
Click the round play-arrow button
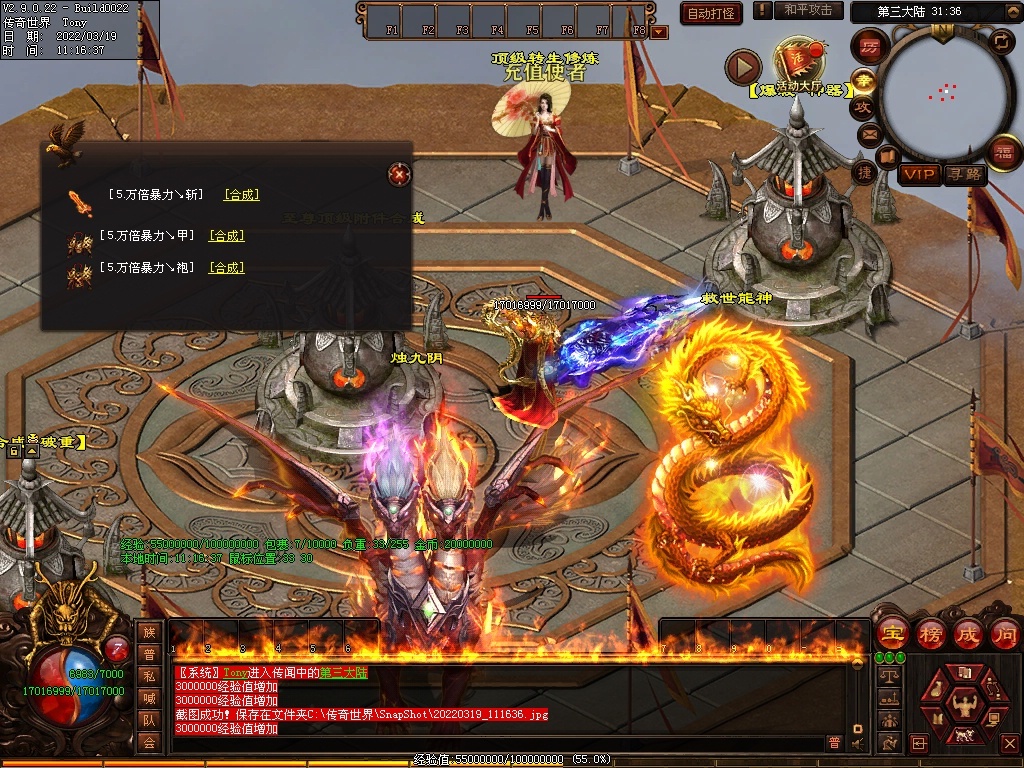click(x=743, y=68)
